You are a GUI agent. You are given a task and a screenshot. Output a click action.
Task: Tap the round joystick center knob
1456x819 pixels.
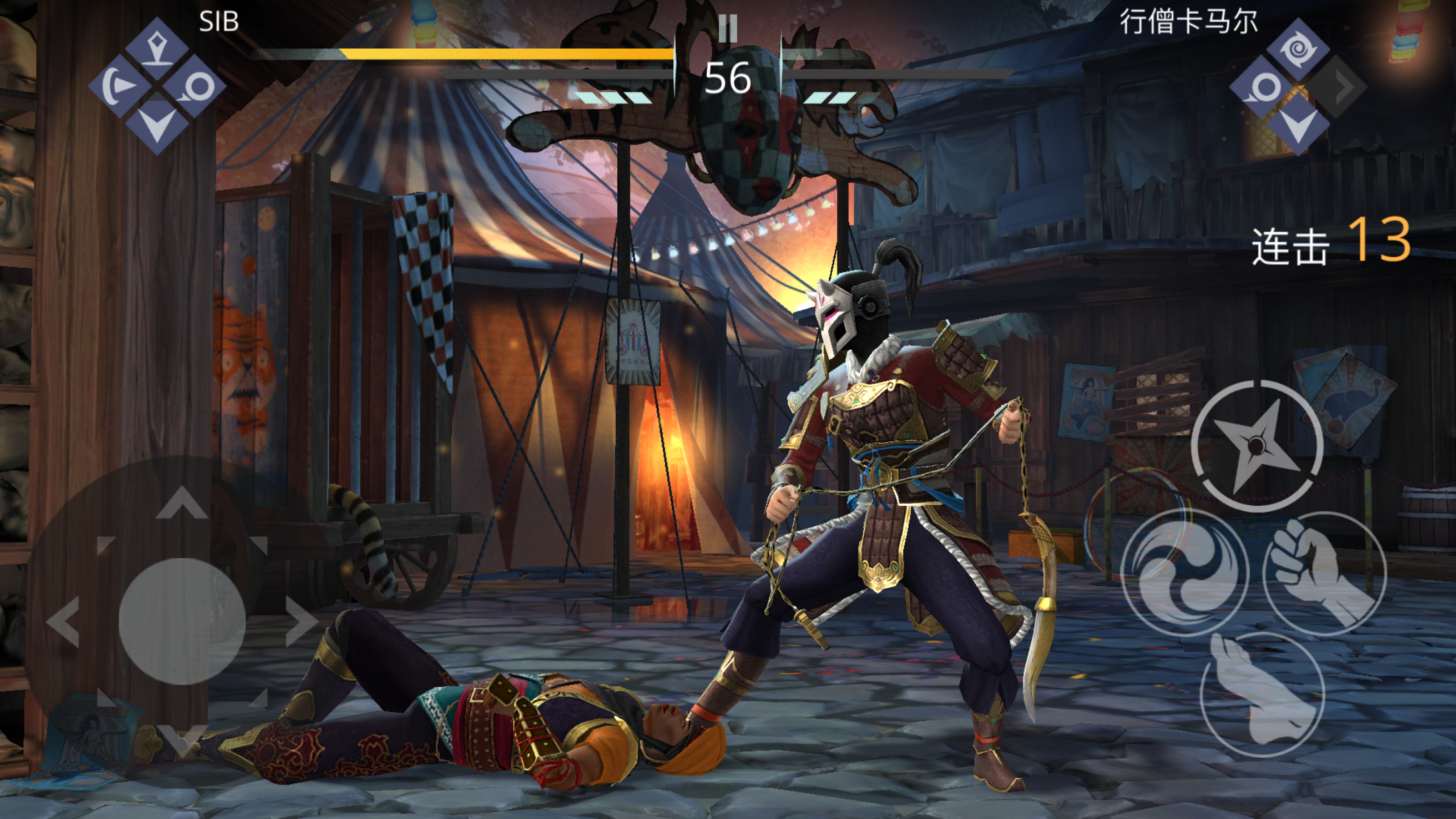182,621
